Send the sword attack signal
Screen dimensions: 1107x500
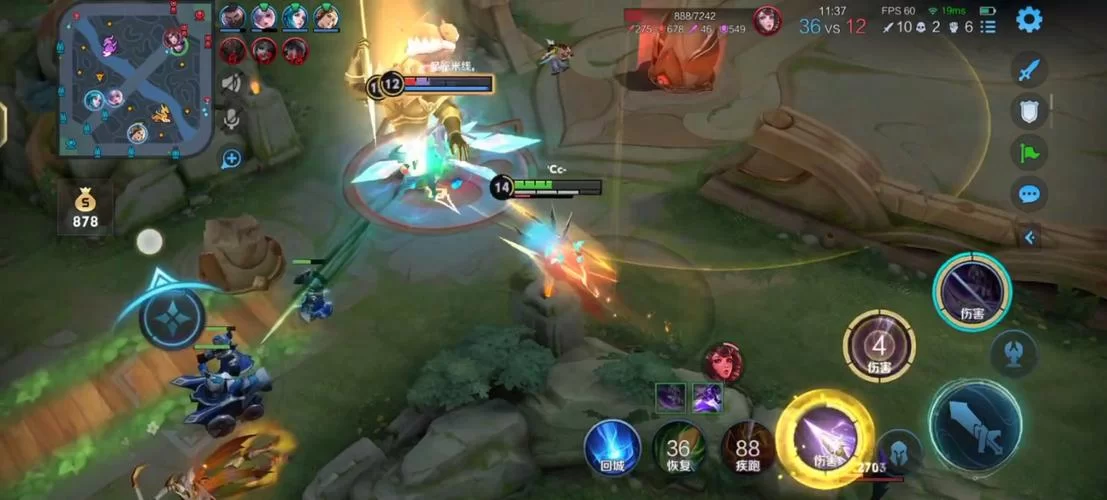(x=1028, y=70)
